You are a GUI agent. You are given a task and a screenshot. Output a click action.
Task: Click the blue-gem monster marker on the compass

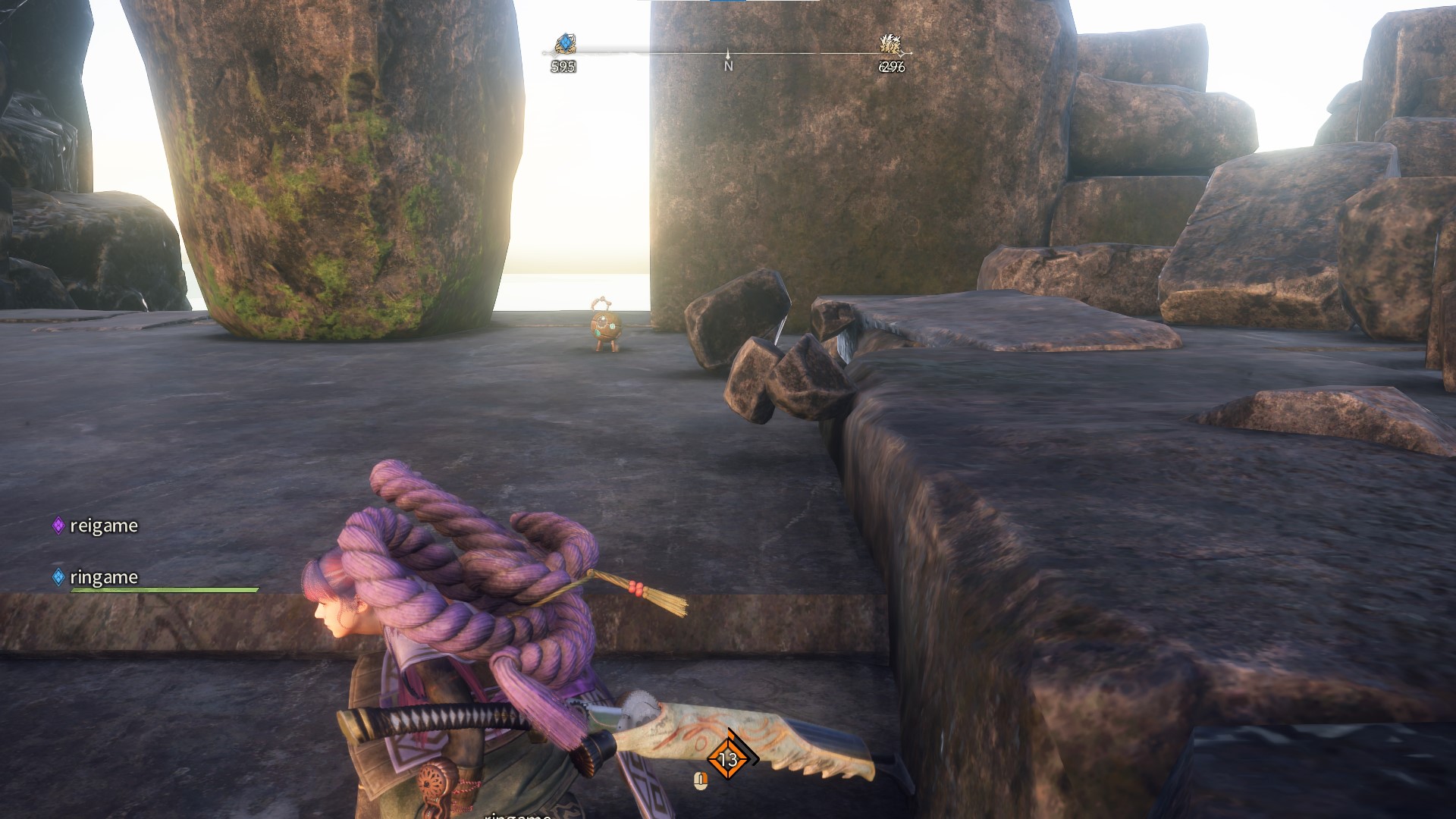565,43
